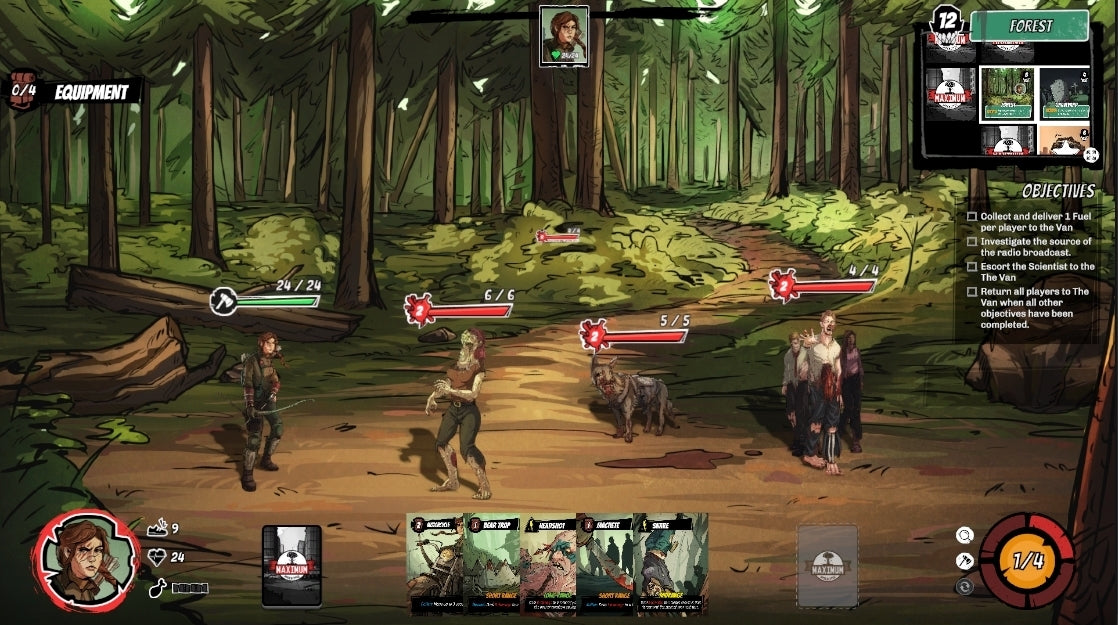Click the circular arrows refresh icon
The height and width of the screenshot is (625, 1118).
(x=964, y=587)
